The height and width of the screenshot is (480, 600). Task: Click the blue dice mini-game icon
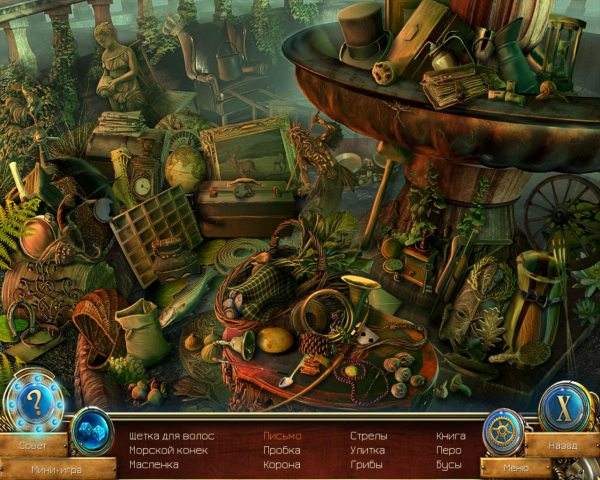coord(92,431)
